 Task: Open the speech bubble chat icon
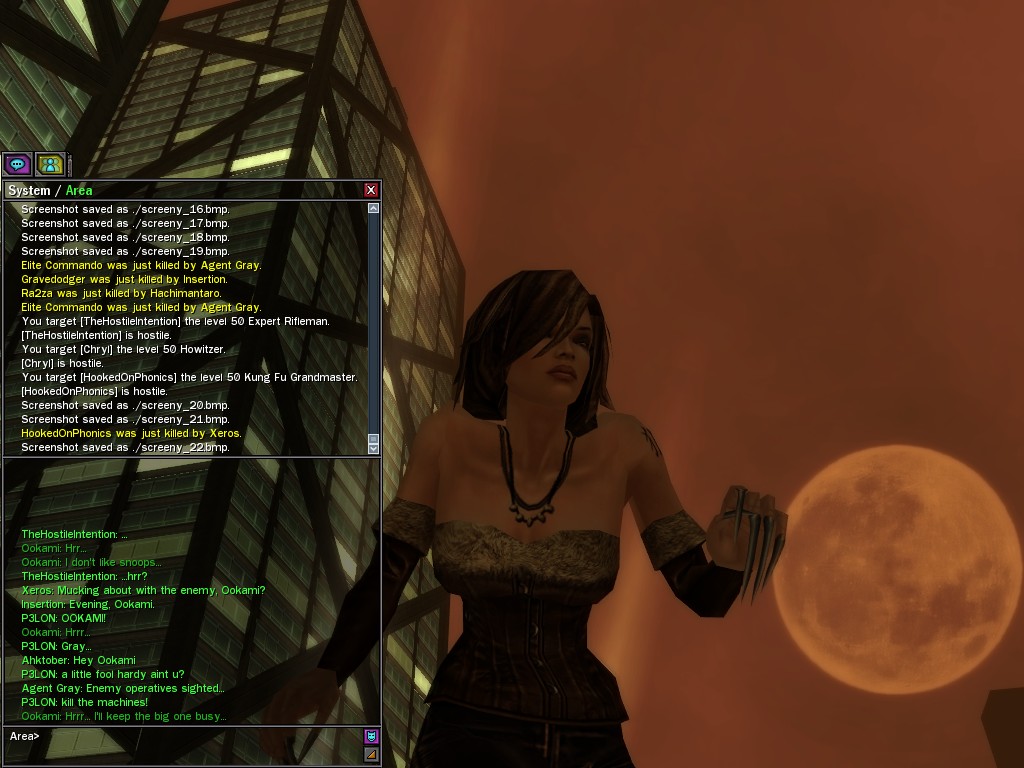pyautogui.click(x=17, y=163)
